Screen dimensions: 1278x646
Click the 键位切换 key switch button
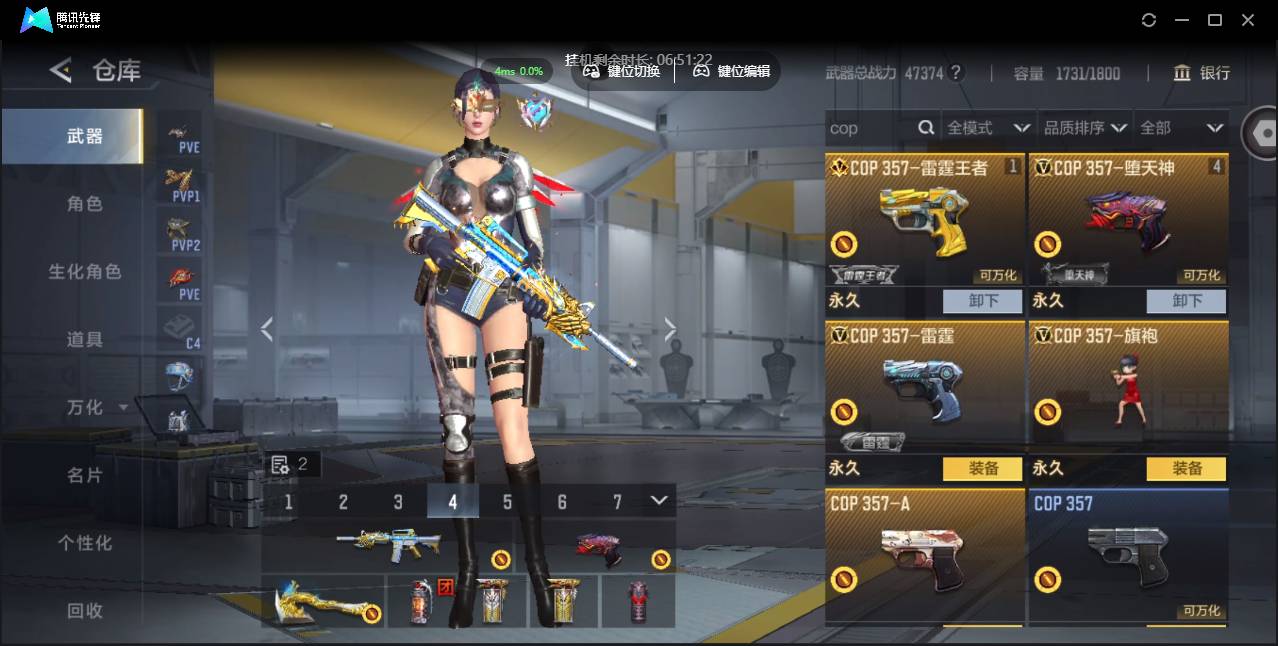(622, 71)
